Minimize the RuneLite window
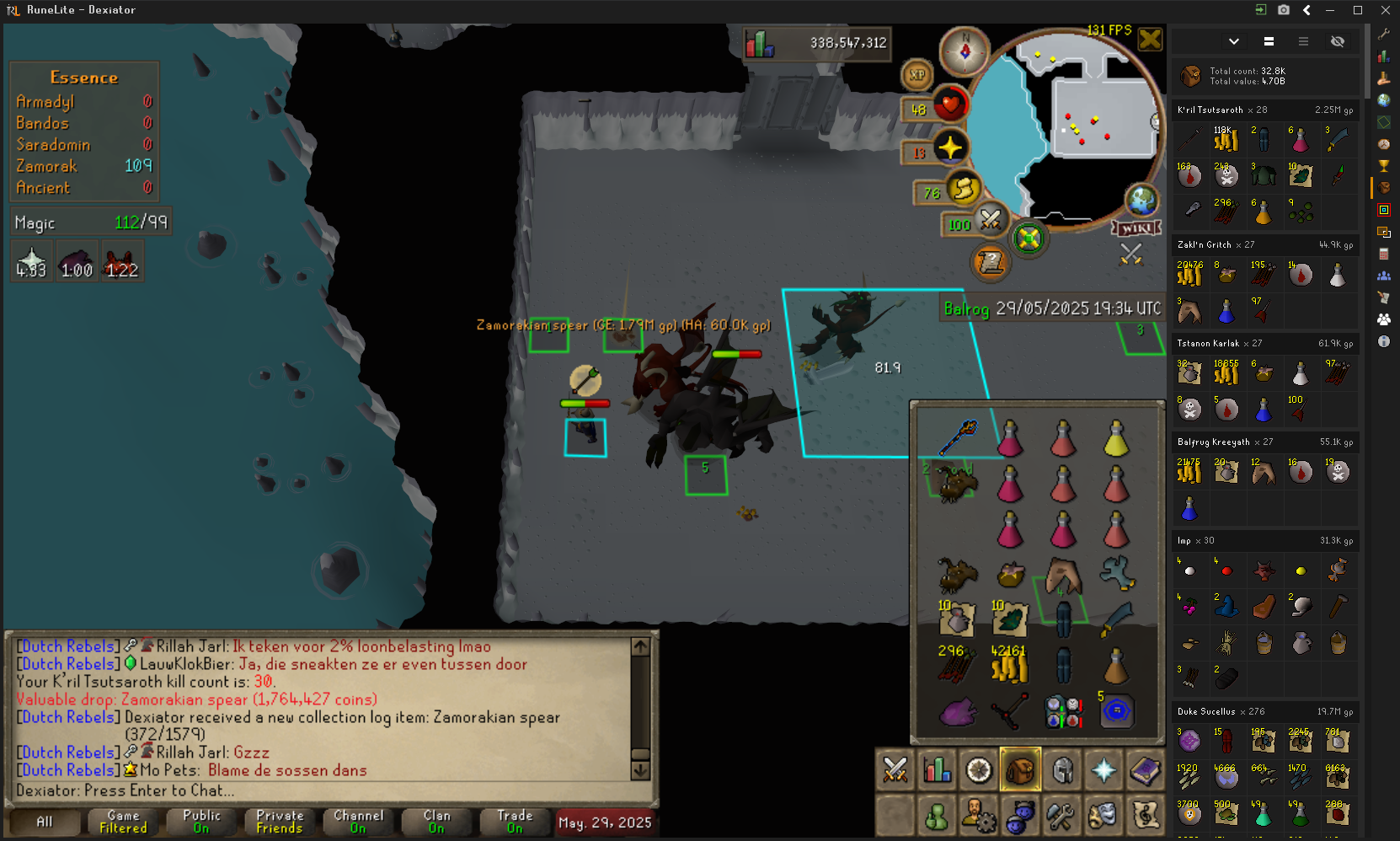The image size is (1400, 841). pyautogui.click(x=1330, y=10)
